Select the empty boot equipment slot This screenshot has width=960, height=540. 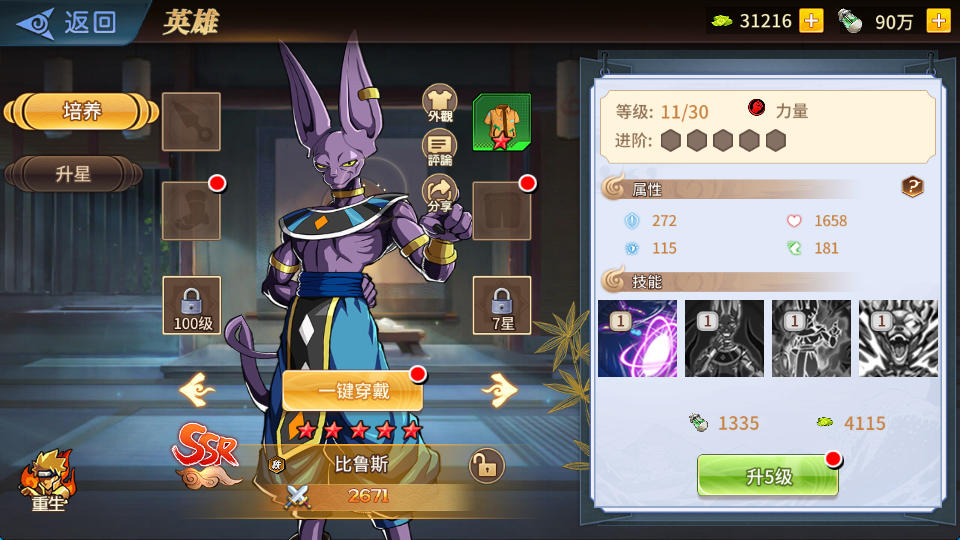point(191,210)
